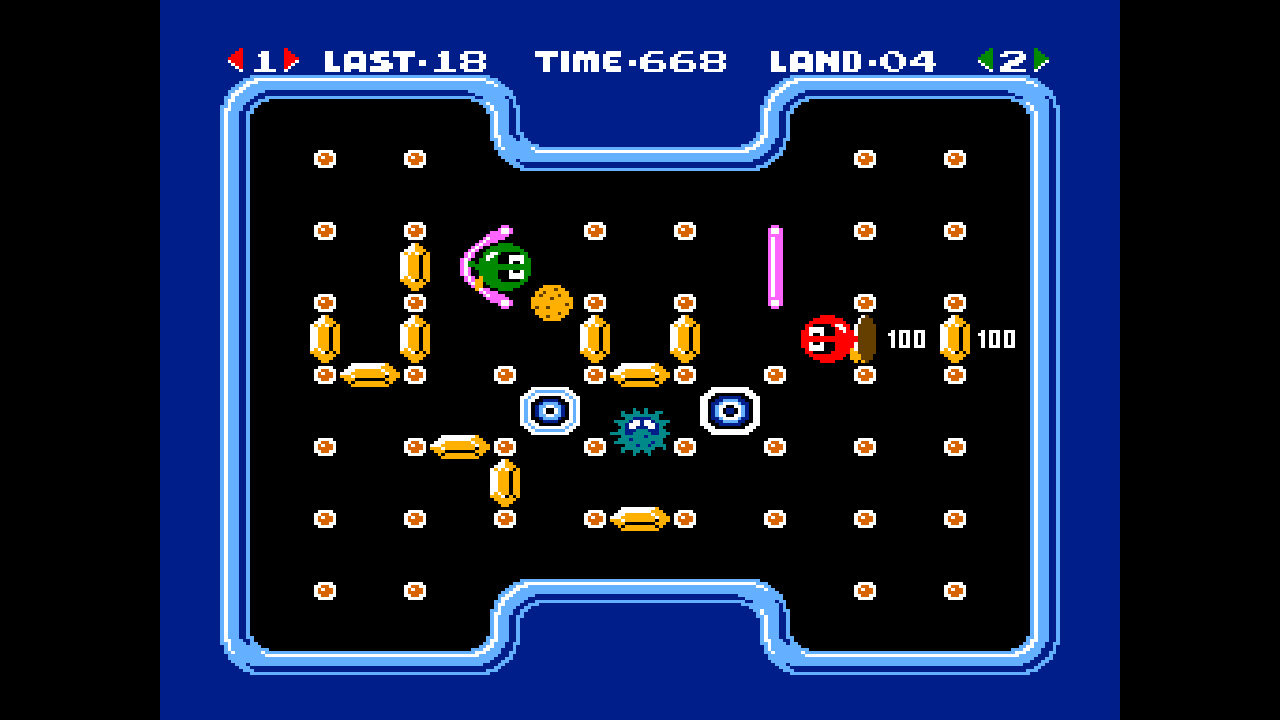Select the LAND·04 stage label
The height and width of the screenshot is (720, 1280).
click(x=852, y=58)
